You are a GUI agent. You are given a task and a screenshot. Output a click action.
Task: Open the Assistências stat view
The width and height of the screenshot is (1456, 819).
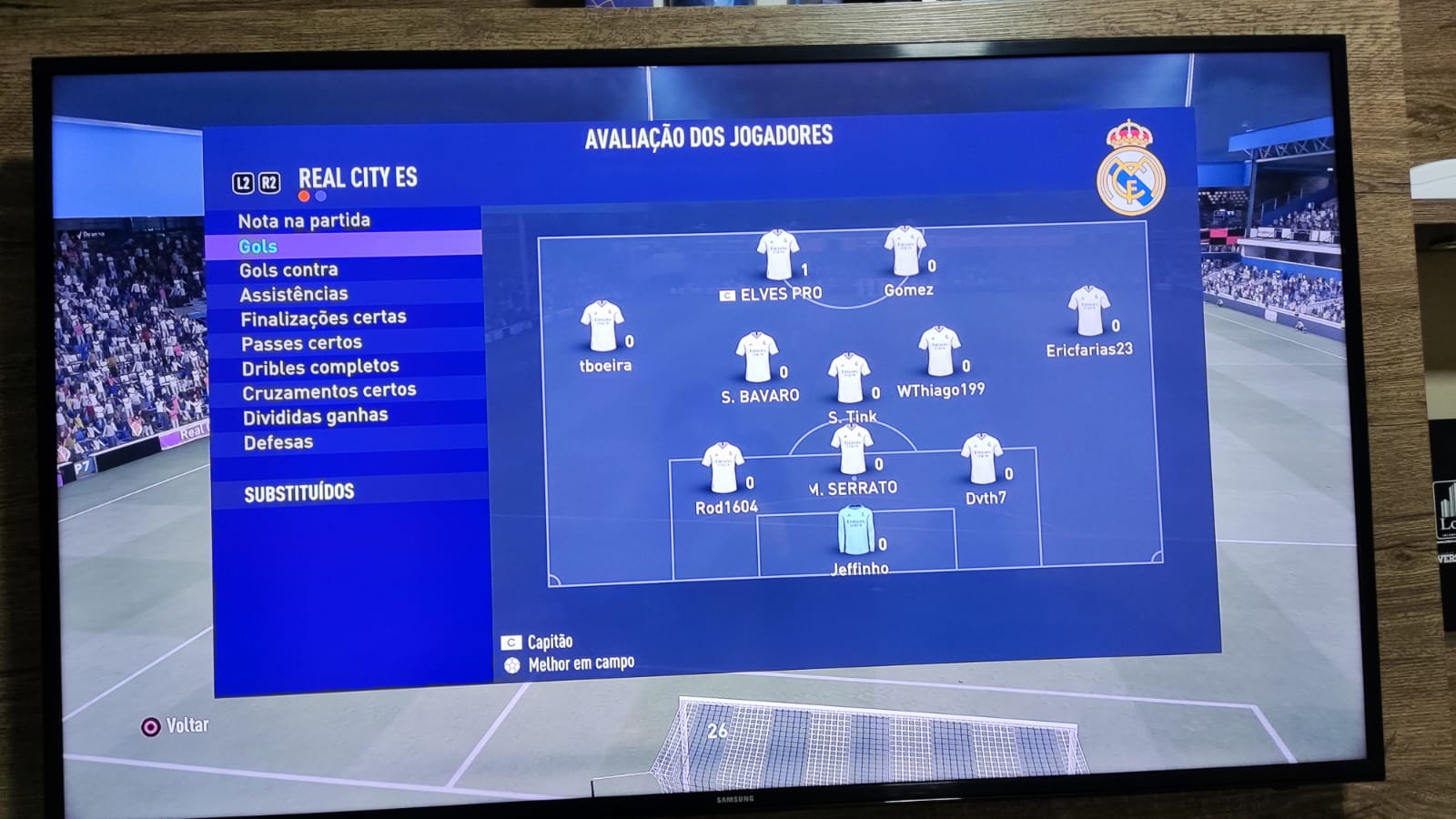click(293, 294)
